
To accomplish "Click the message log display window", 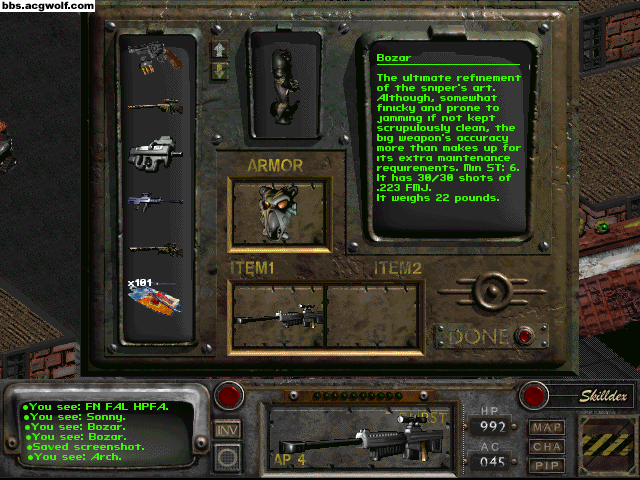I will tap(110, 431).
